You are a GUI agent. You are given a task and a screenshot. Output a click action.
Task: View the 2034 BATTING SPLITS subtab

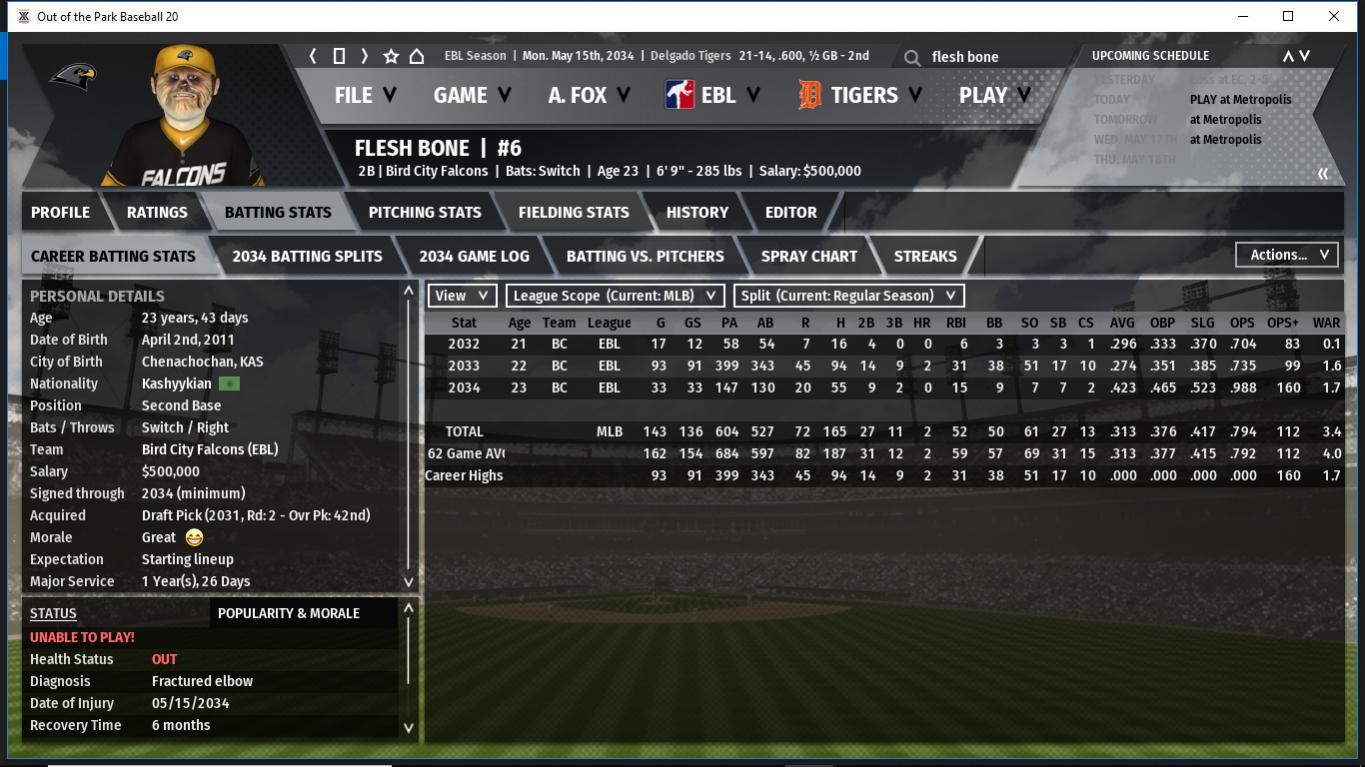click(307, 256)
